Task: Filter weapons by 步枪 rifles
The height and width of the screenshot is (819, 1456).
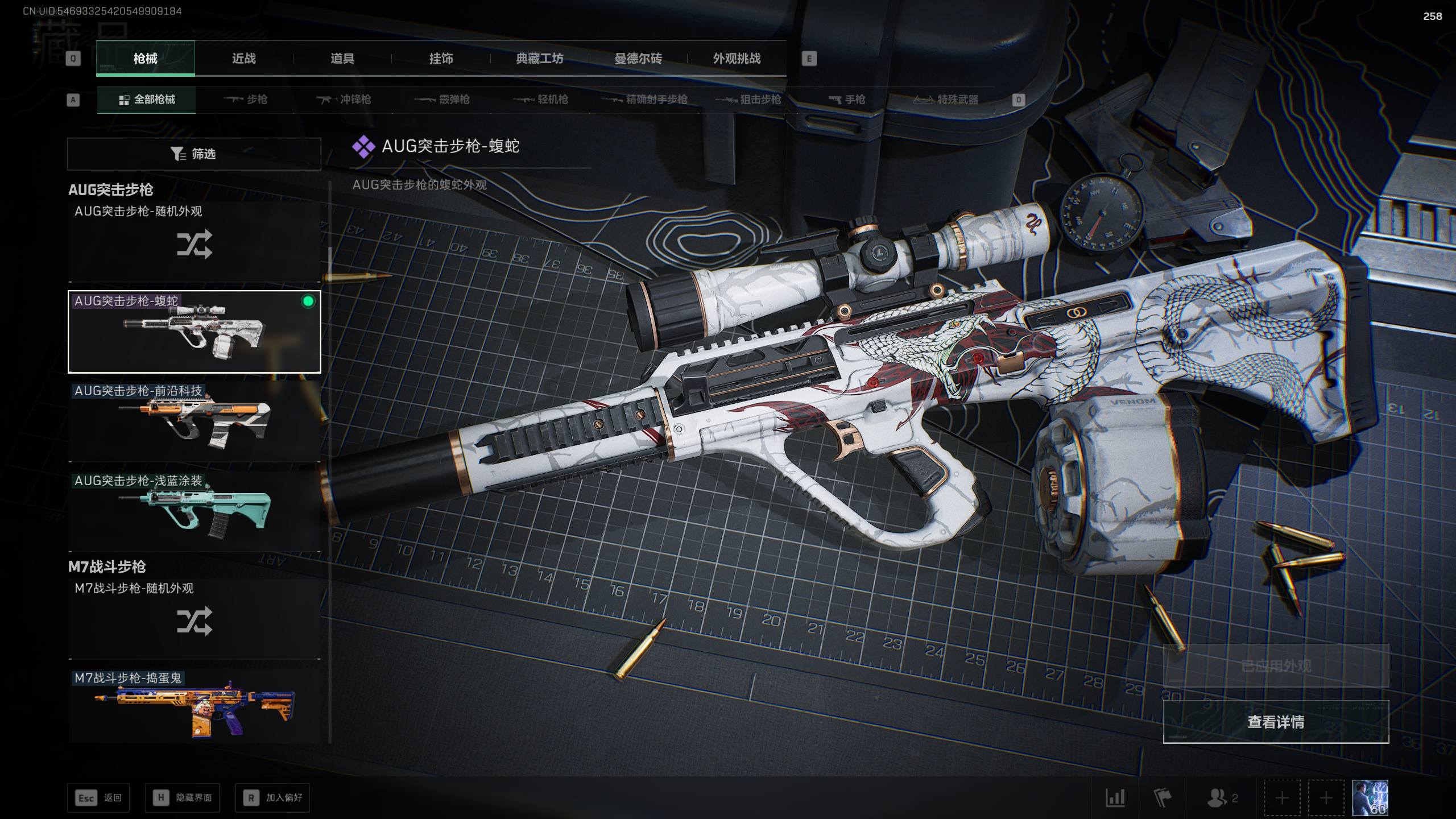Action: click(246, 100)
